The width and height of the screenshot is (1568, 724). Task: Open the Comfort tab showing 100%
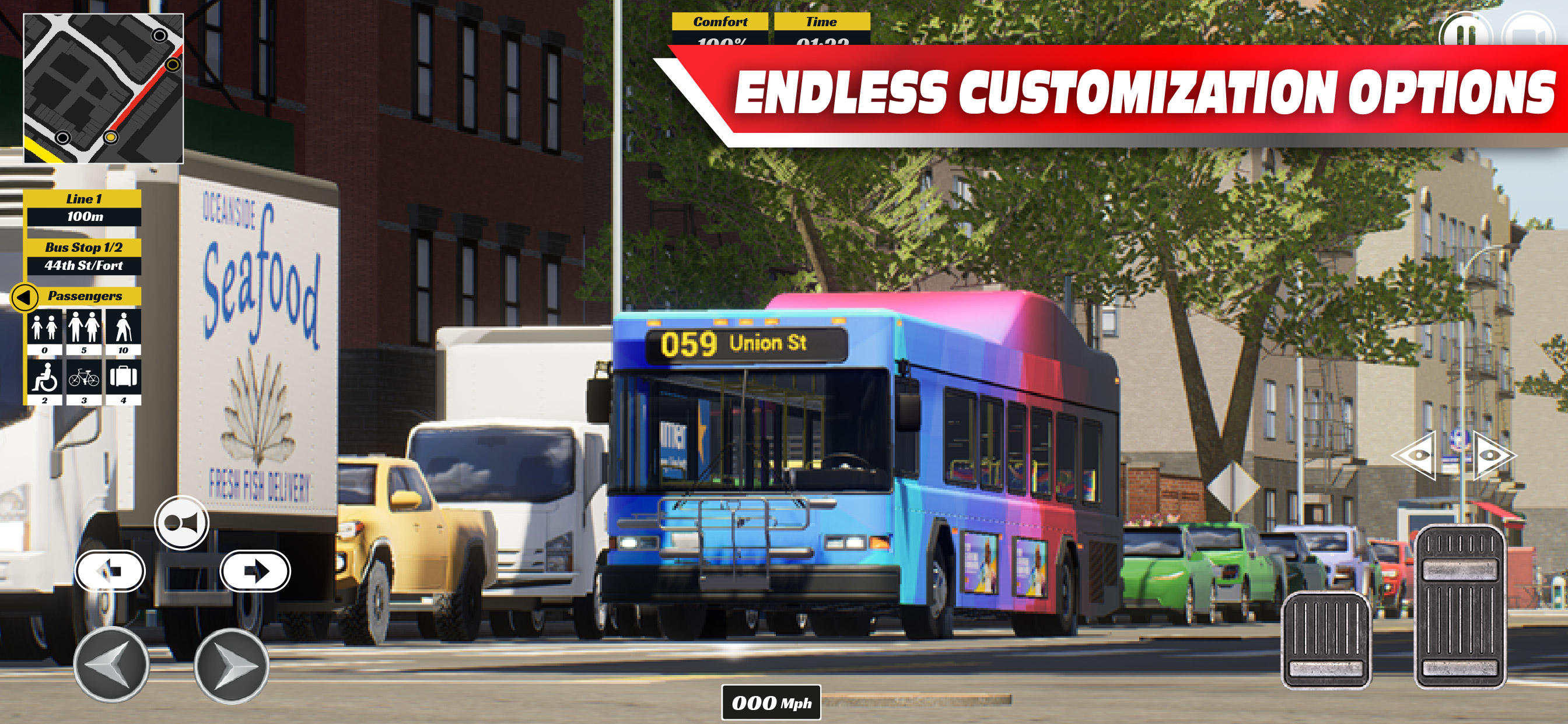click(x=719, y=23)
